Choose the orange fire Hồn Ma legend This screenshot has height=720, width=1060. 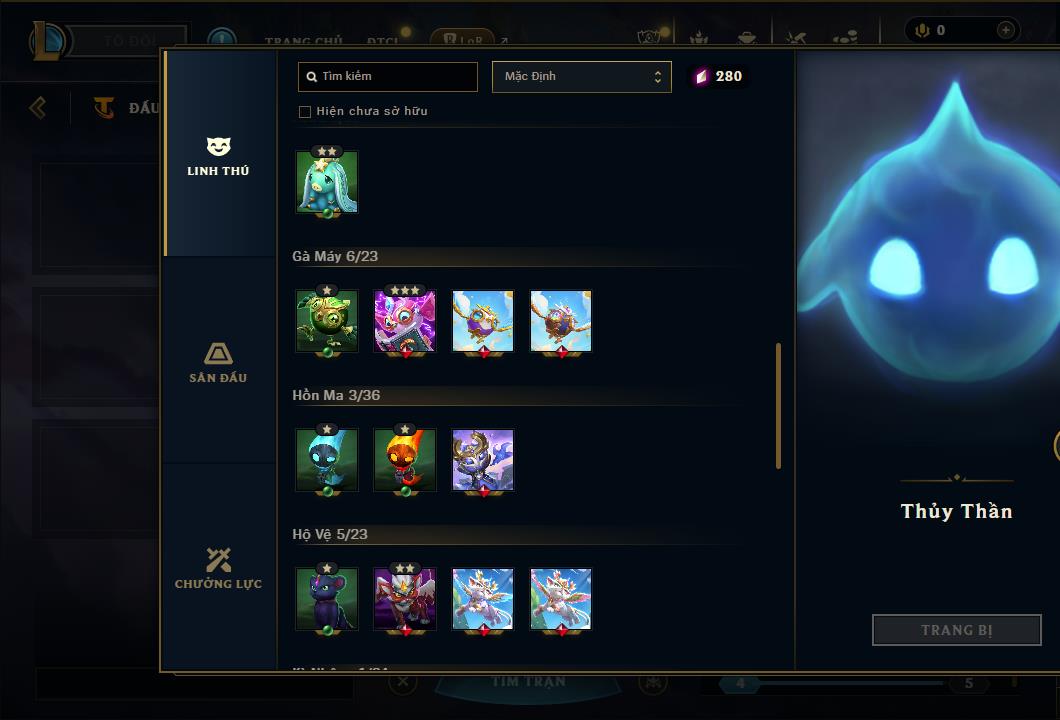pos(405,460)
